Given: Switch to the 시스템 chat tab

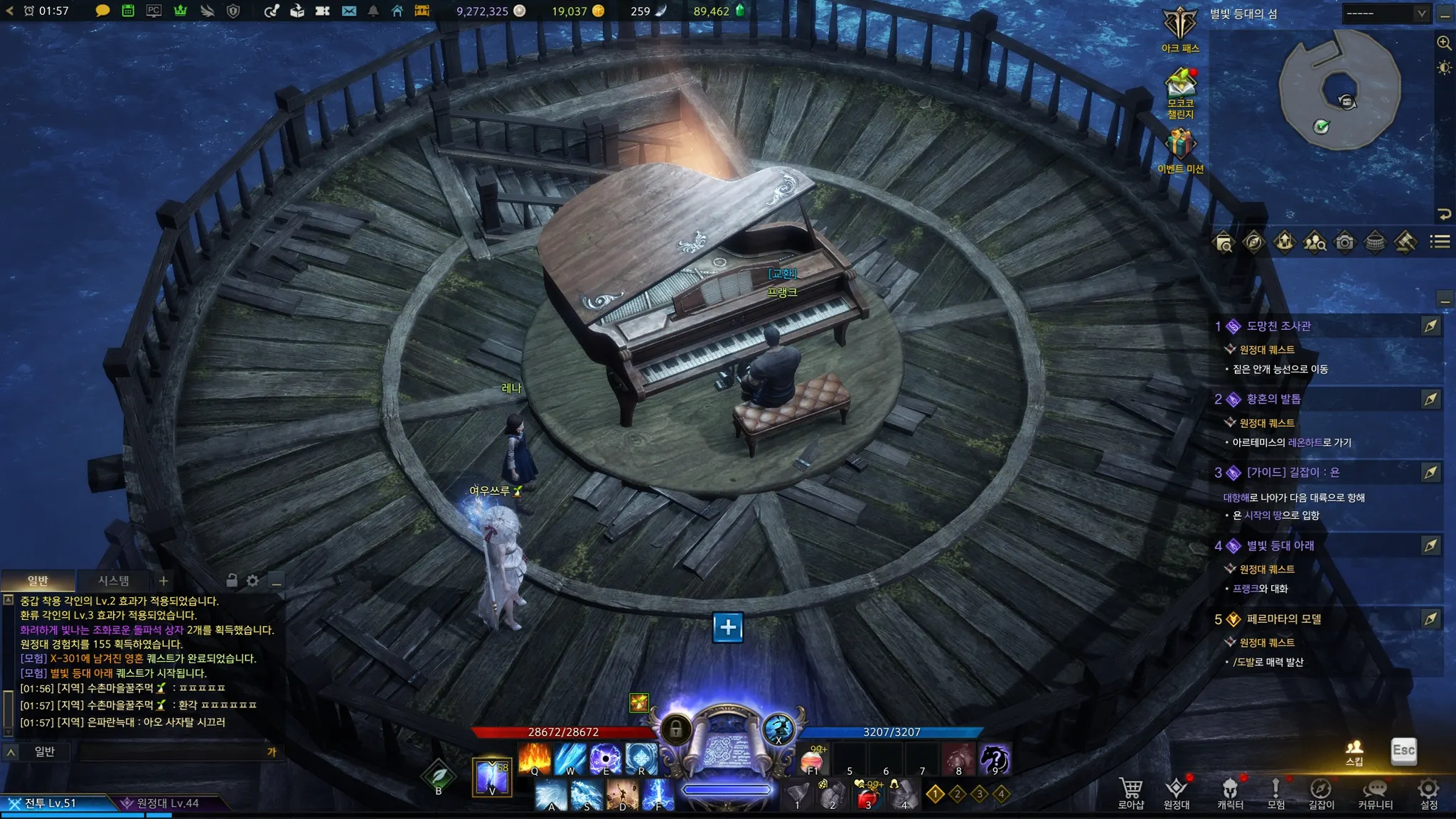Looking at the screenshot, I should click(114, 581).
